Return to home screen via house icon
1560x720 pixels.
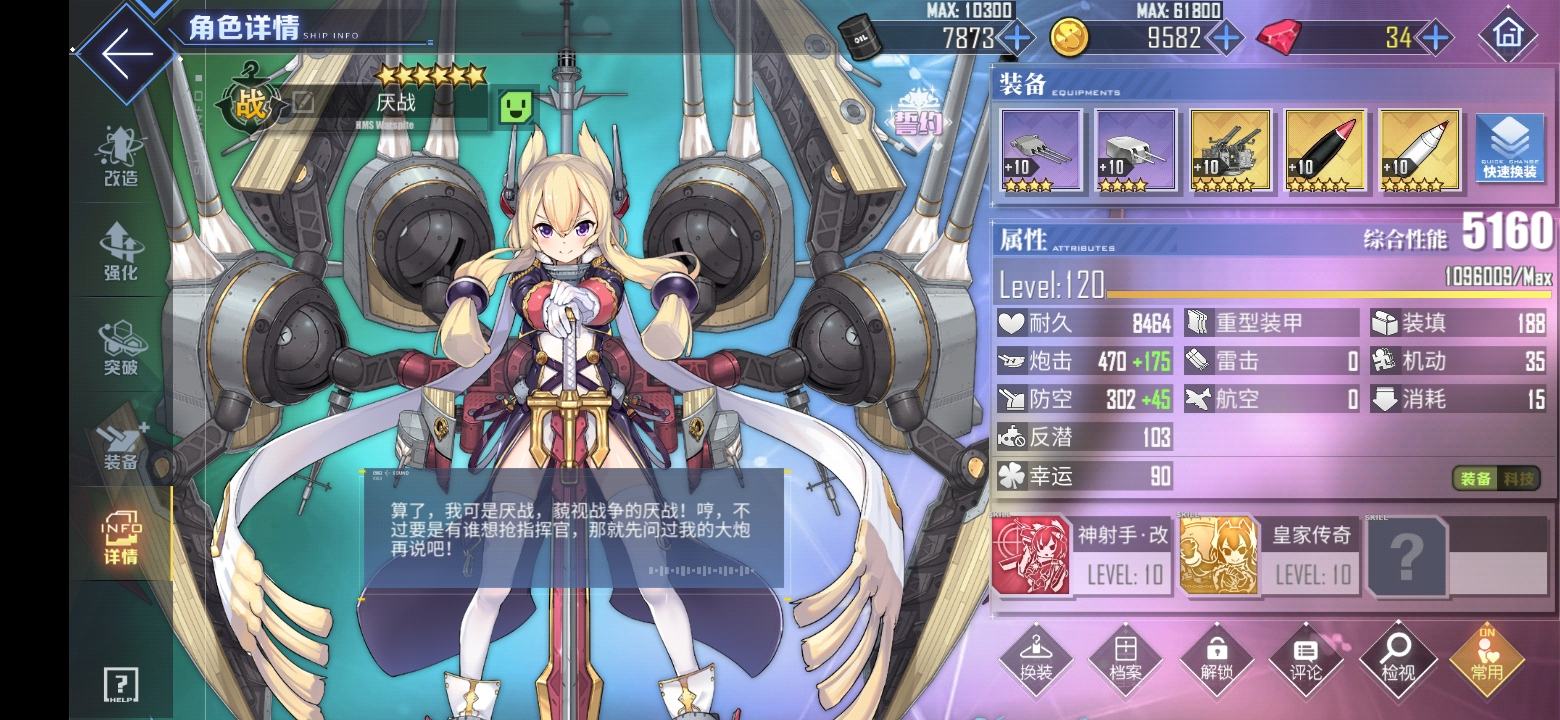point(1507,38)
